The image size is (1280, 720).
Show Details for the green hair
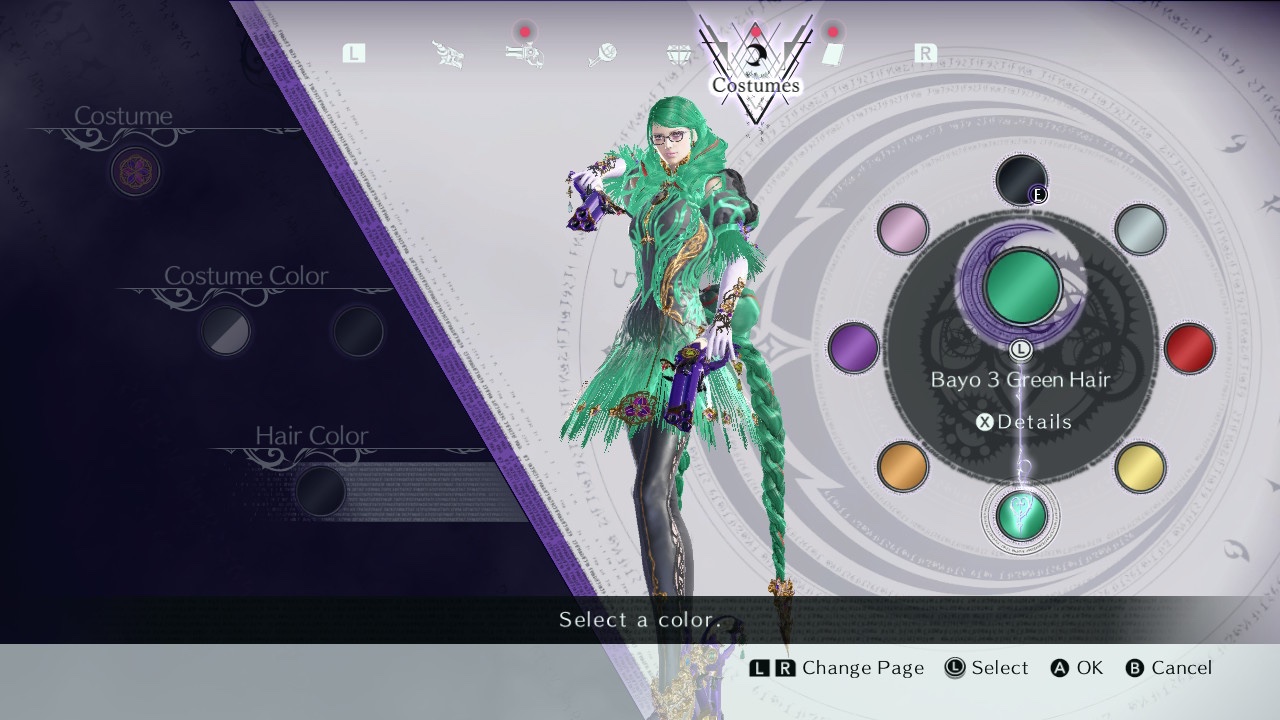point(1024,422)
